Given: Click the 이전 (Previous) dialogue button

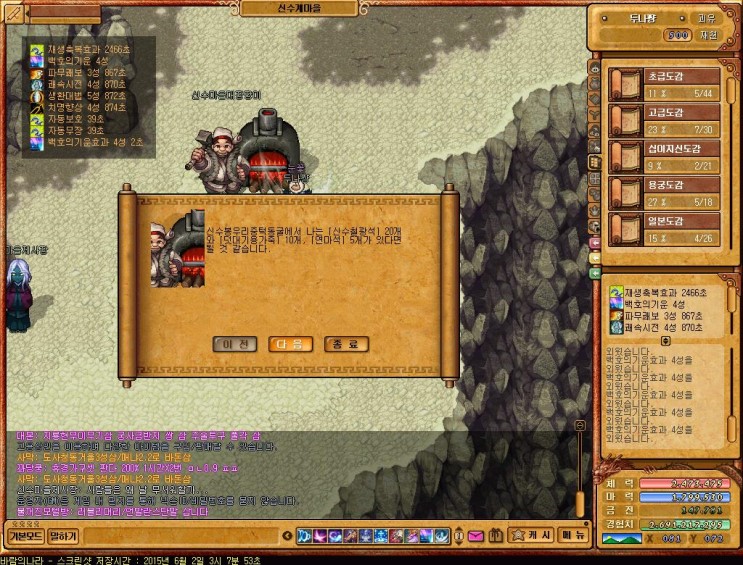Looking at the screenshot, I should [235, 344].
